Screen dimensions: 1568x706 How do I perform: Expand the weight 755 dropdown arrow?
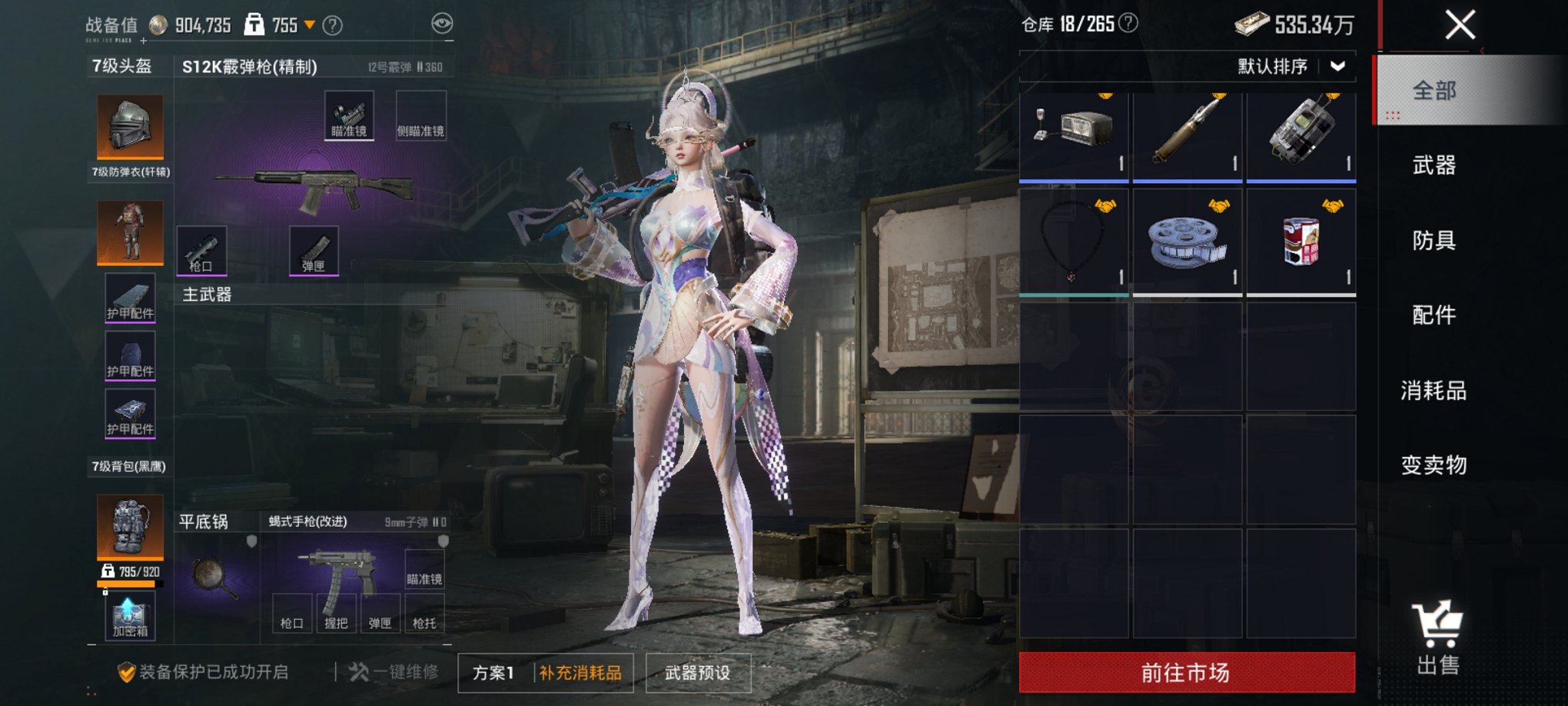click(311, 24)
